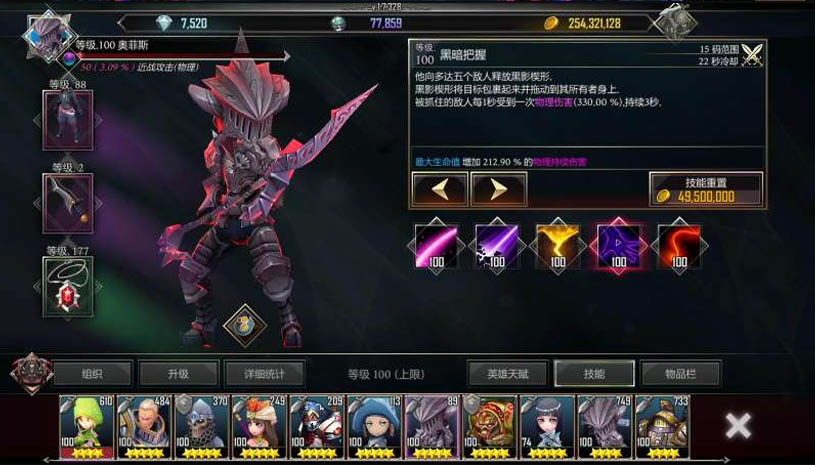Choose the red swirl skill icon
The height and width of the screenshot is (465, 815).
679,245
